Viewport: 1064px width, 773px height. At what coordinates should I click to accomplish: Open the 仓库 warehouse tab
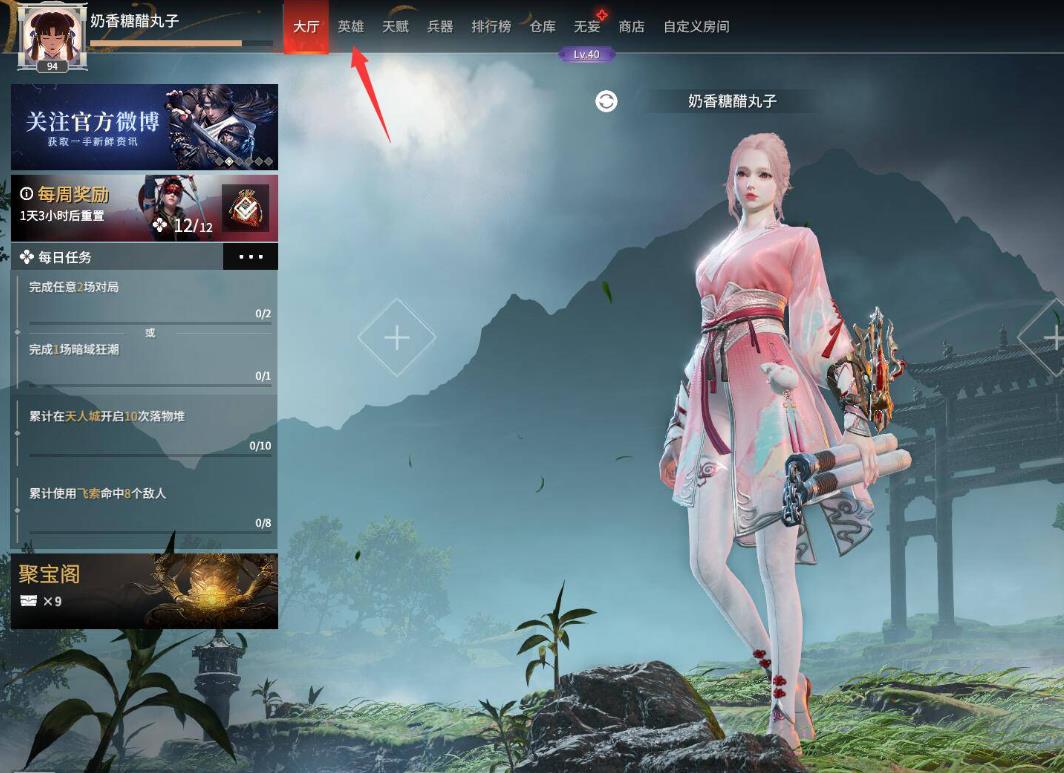pyautogui.click(x=543, y=27)
